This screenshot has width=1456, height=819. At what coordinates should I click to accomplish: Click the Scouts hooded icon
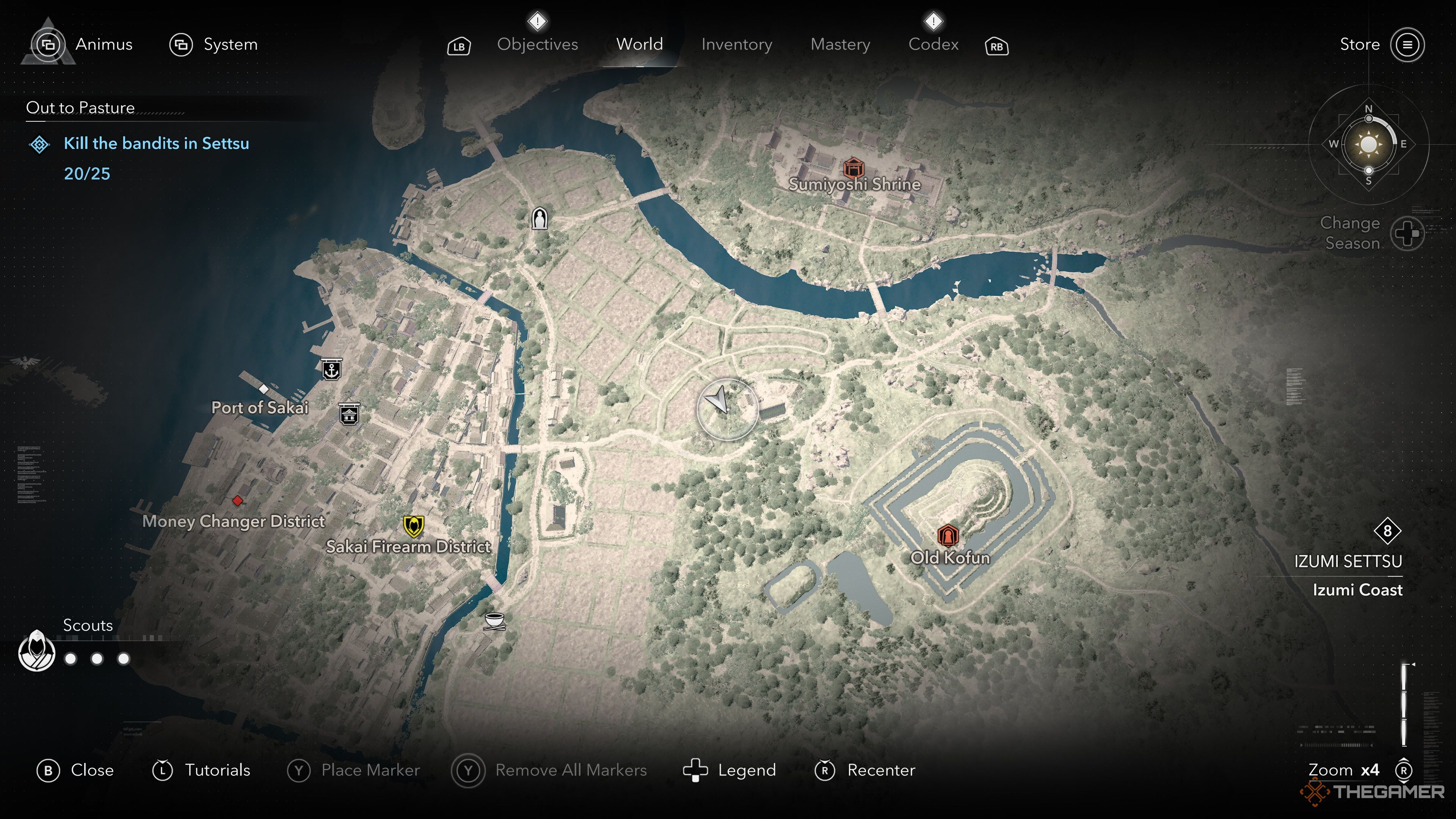[x=37, y=651]
